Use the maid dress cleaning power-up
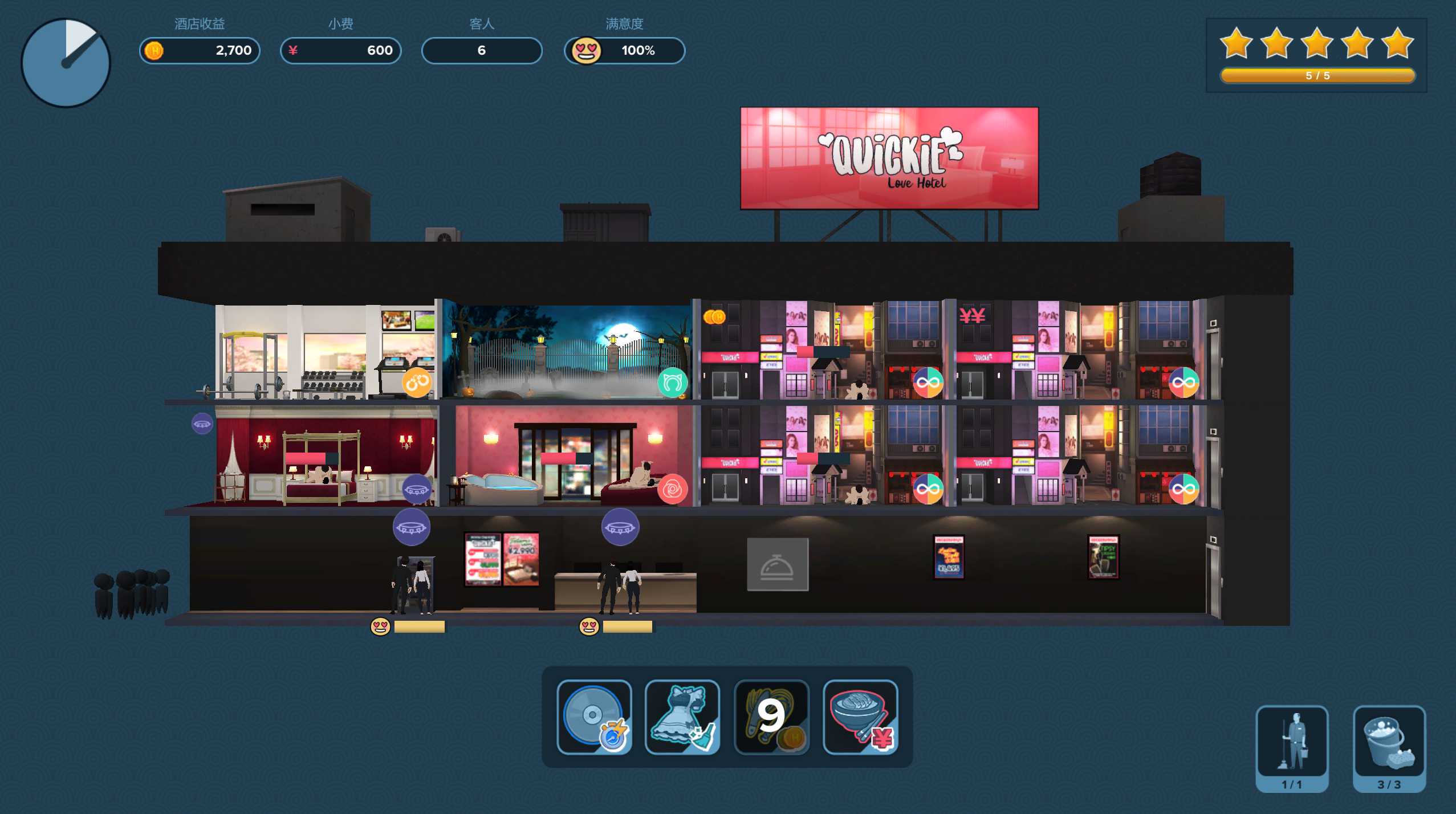The image size is (1456, 814). coord(682,717)
